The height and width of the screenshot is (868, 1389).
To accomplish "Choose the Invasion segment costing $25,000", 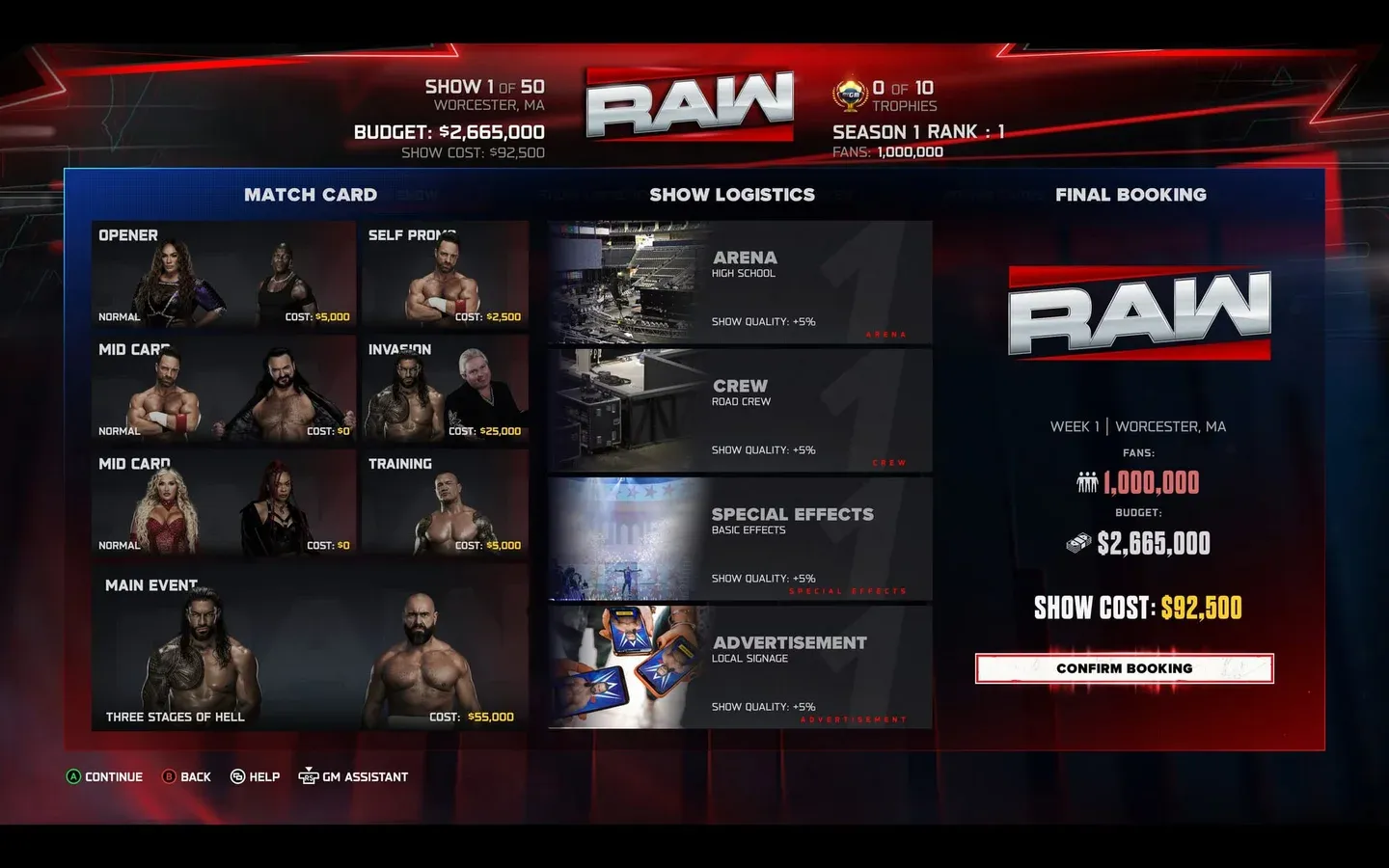I will [x=444, y=389].
